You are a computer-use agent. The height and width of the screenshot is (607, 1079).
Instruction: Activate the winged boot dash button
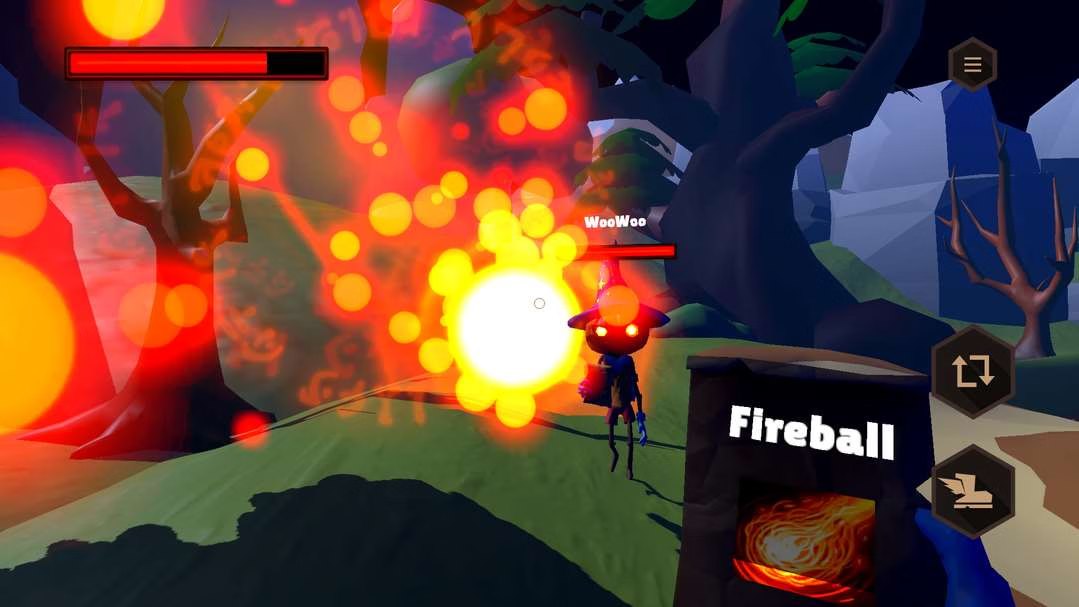(x=972, y=491)
